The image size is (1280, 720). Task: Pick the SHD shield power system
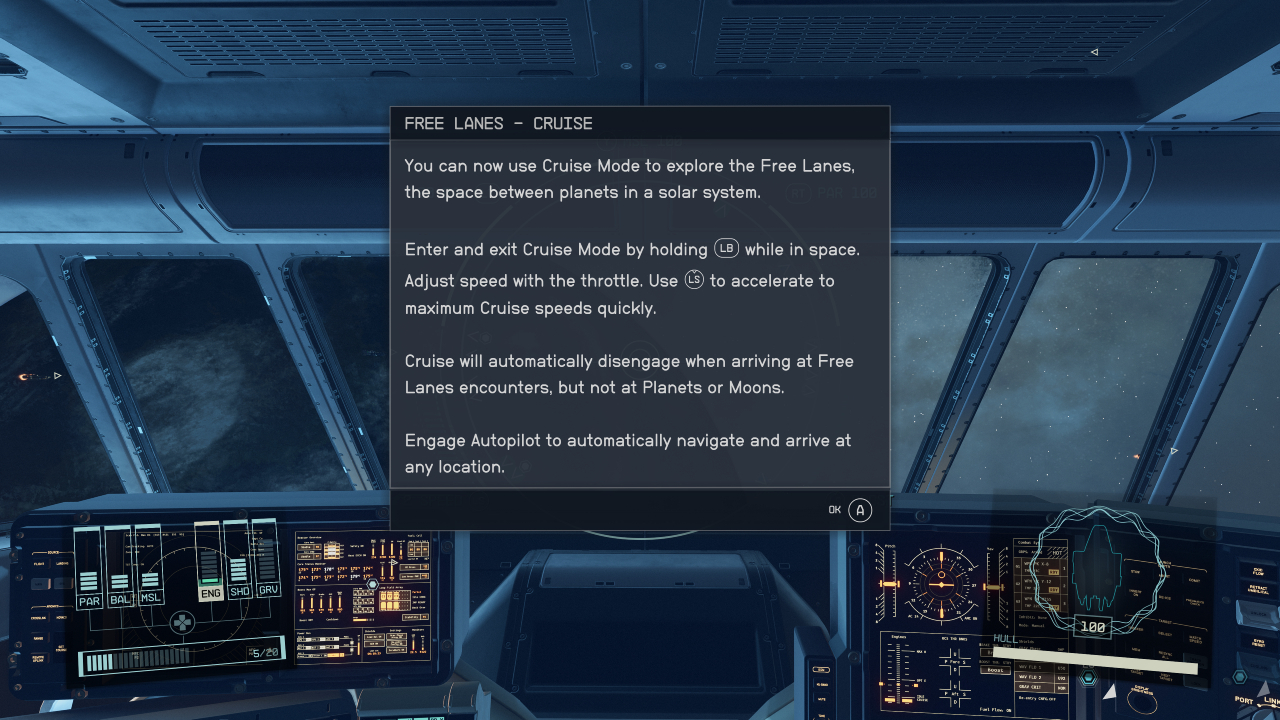pos(239,591)
